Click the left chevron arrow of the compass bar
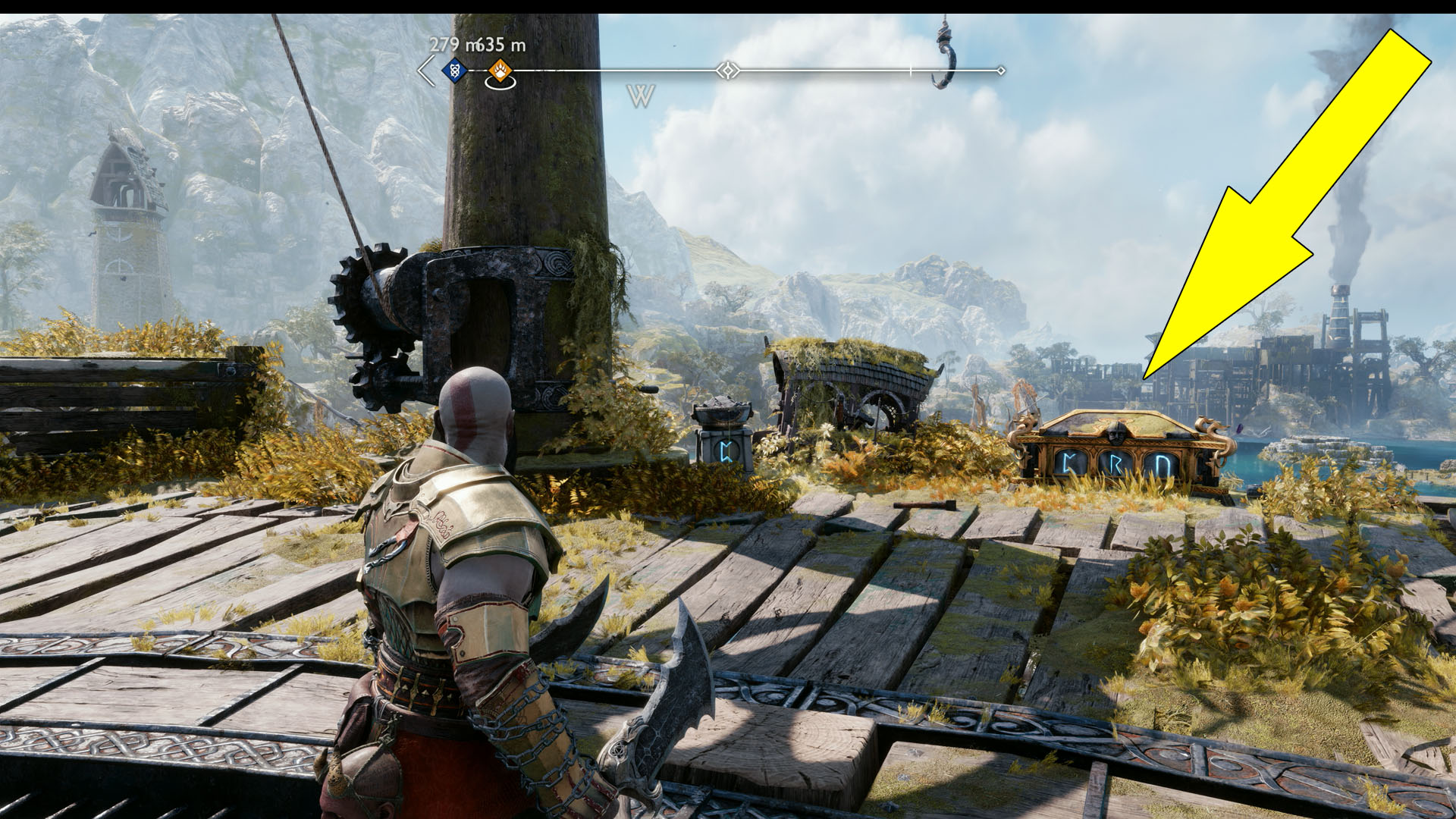The width and height of the screenshot is (1456, 819). 424,70
